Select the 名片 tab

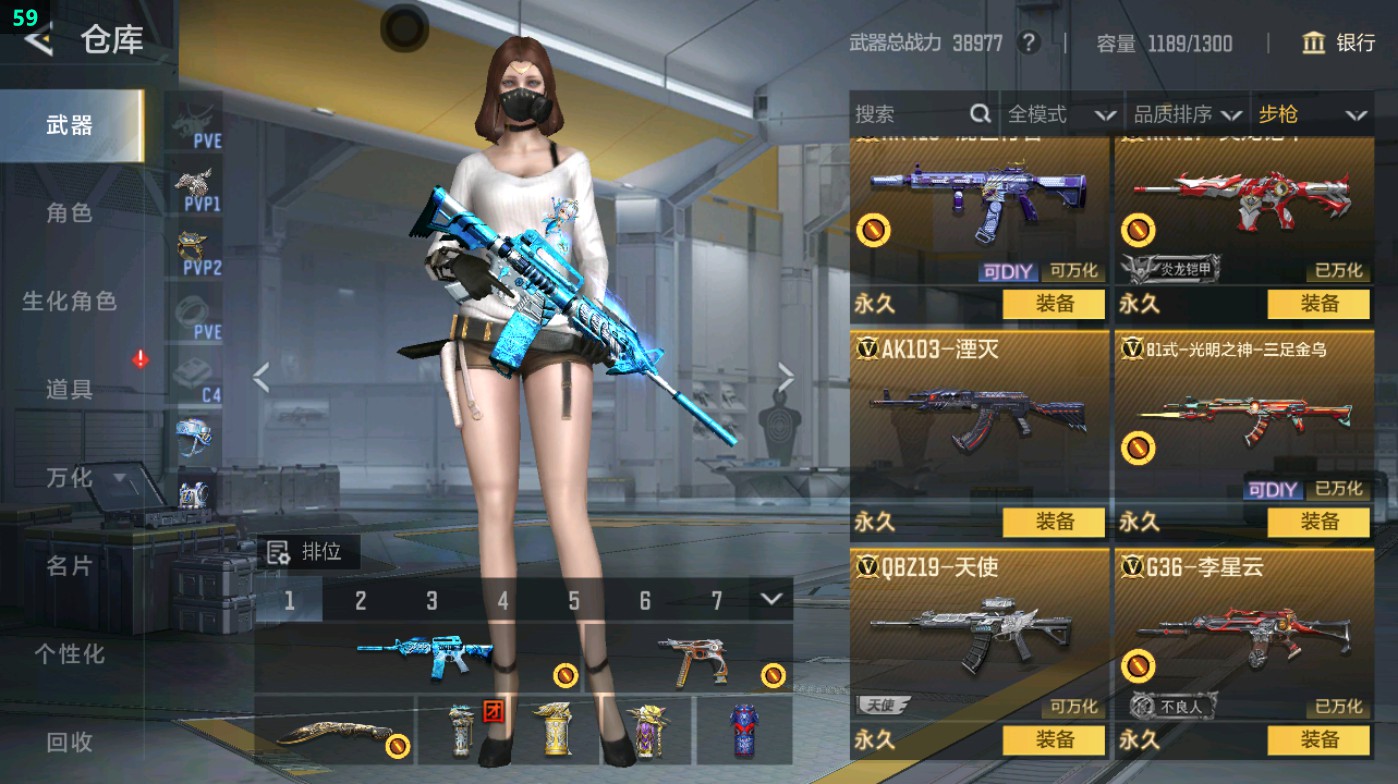pos(70,566)
